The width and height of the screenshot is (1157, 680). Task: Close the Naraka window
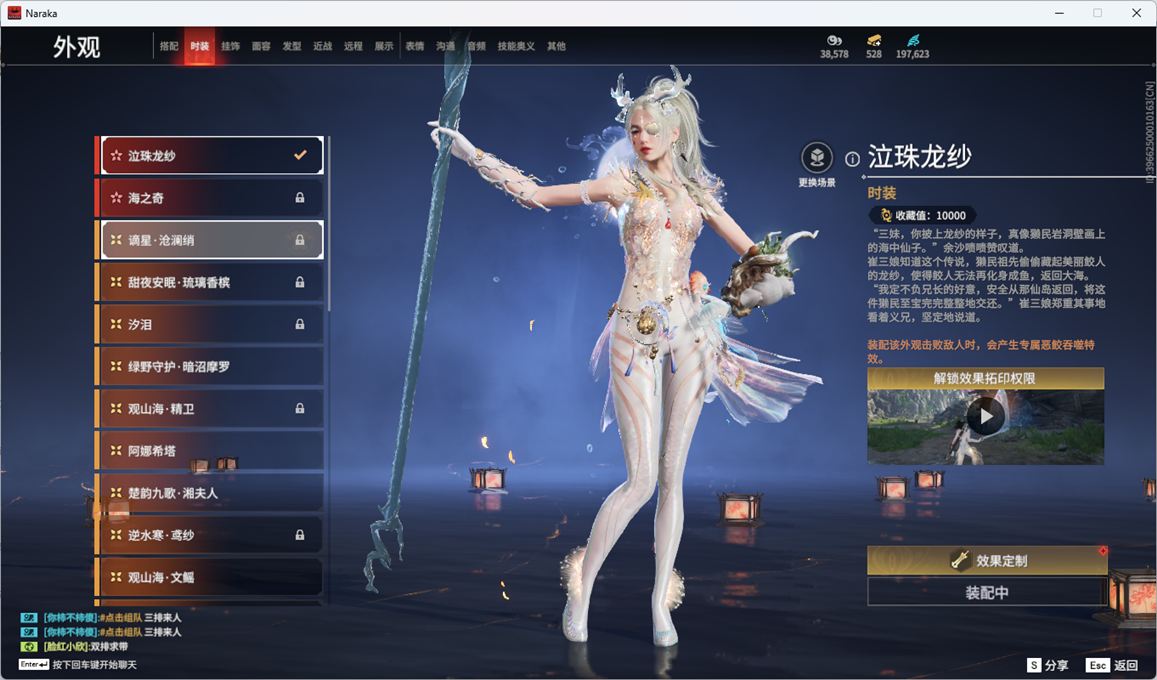(1136, 13)
